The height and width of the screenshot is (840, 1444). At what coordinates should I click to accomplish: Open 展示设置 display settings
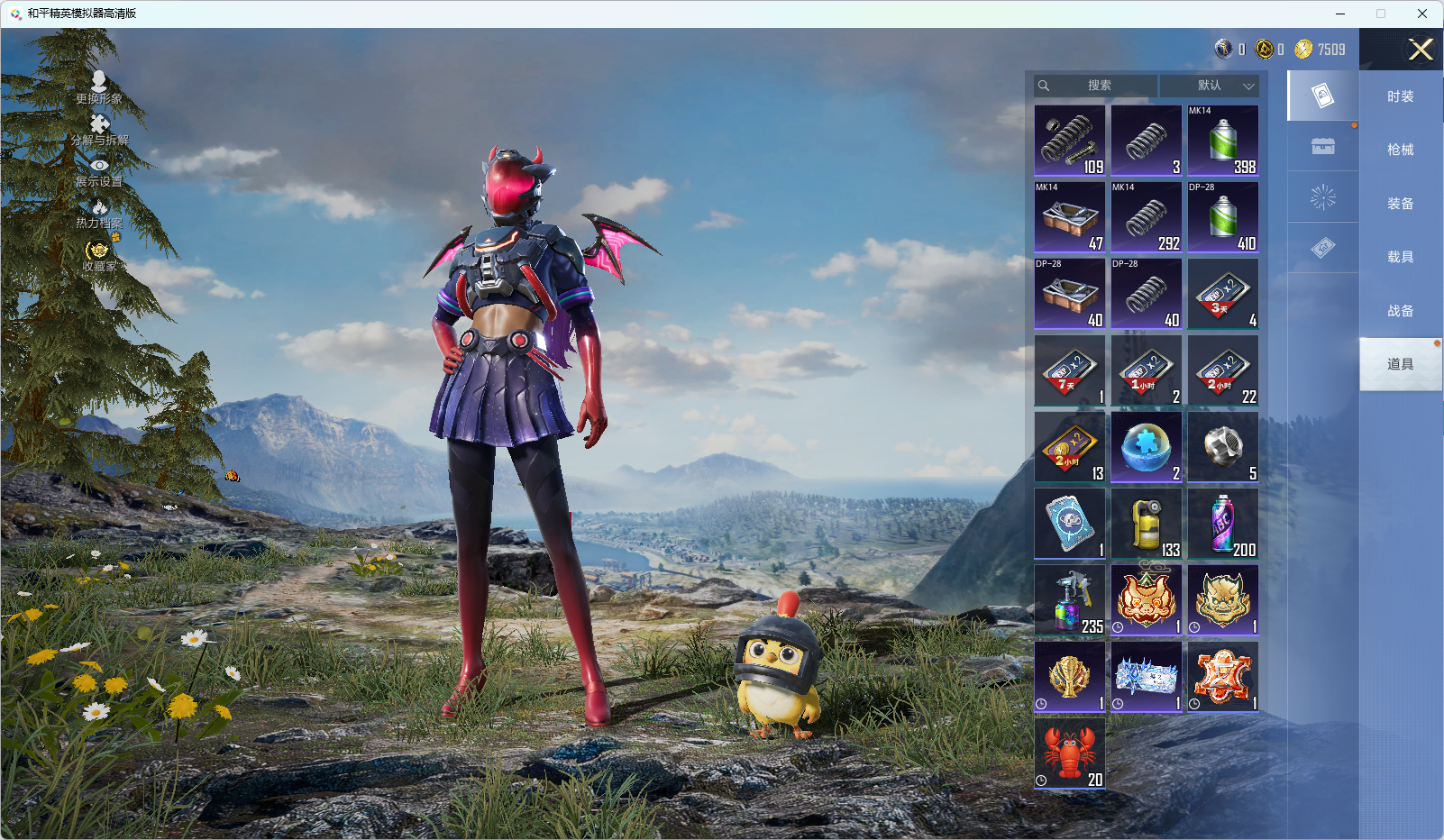pyautogui.click(x=99, y=172)
